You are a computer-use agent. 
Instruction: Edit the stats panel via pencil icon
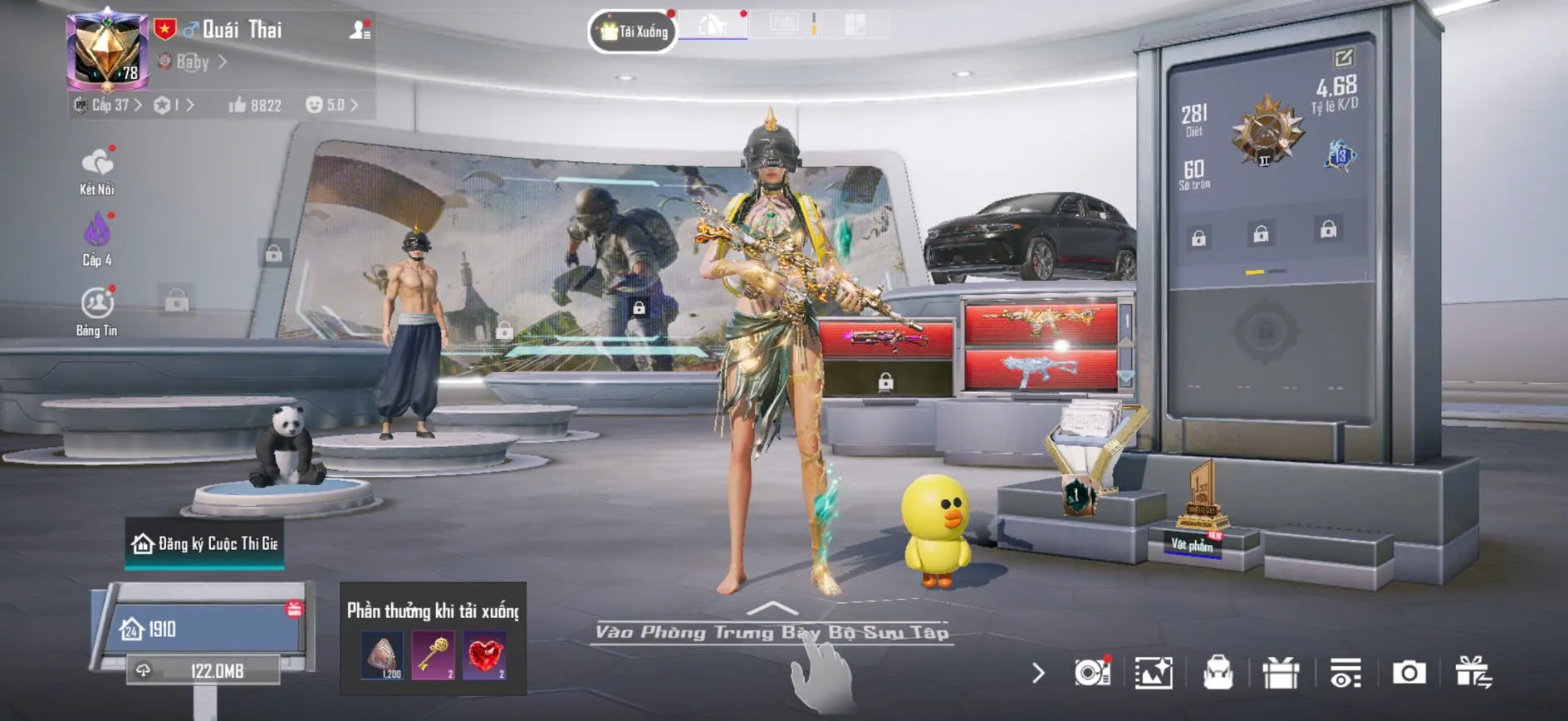point(1343,57)
